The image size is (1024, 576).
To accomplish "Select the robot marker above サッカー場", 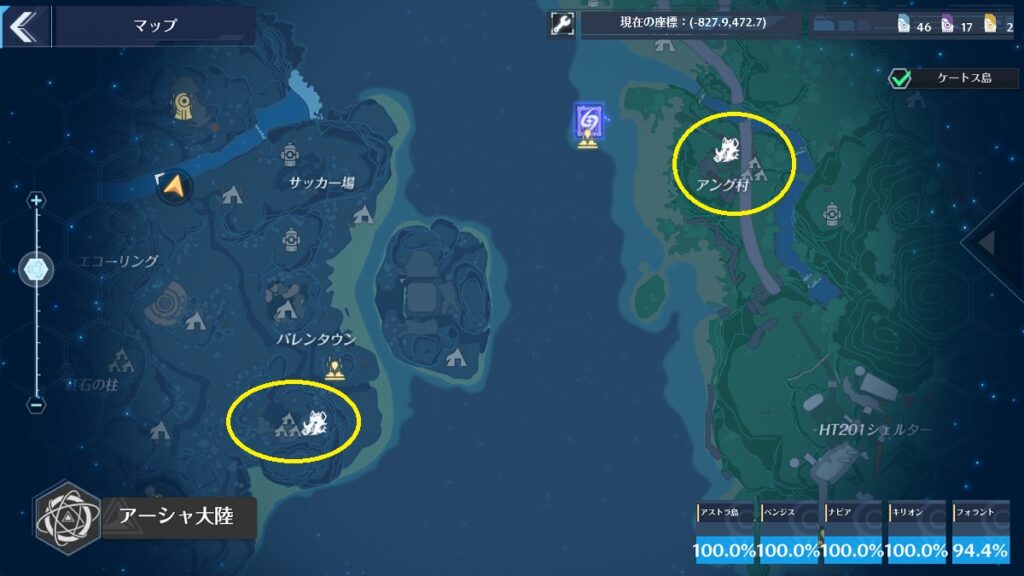I will click(x=291, y=153).
